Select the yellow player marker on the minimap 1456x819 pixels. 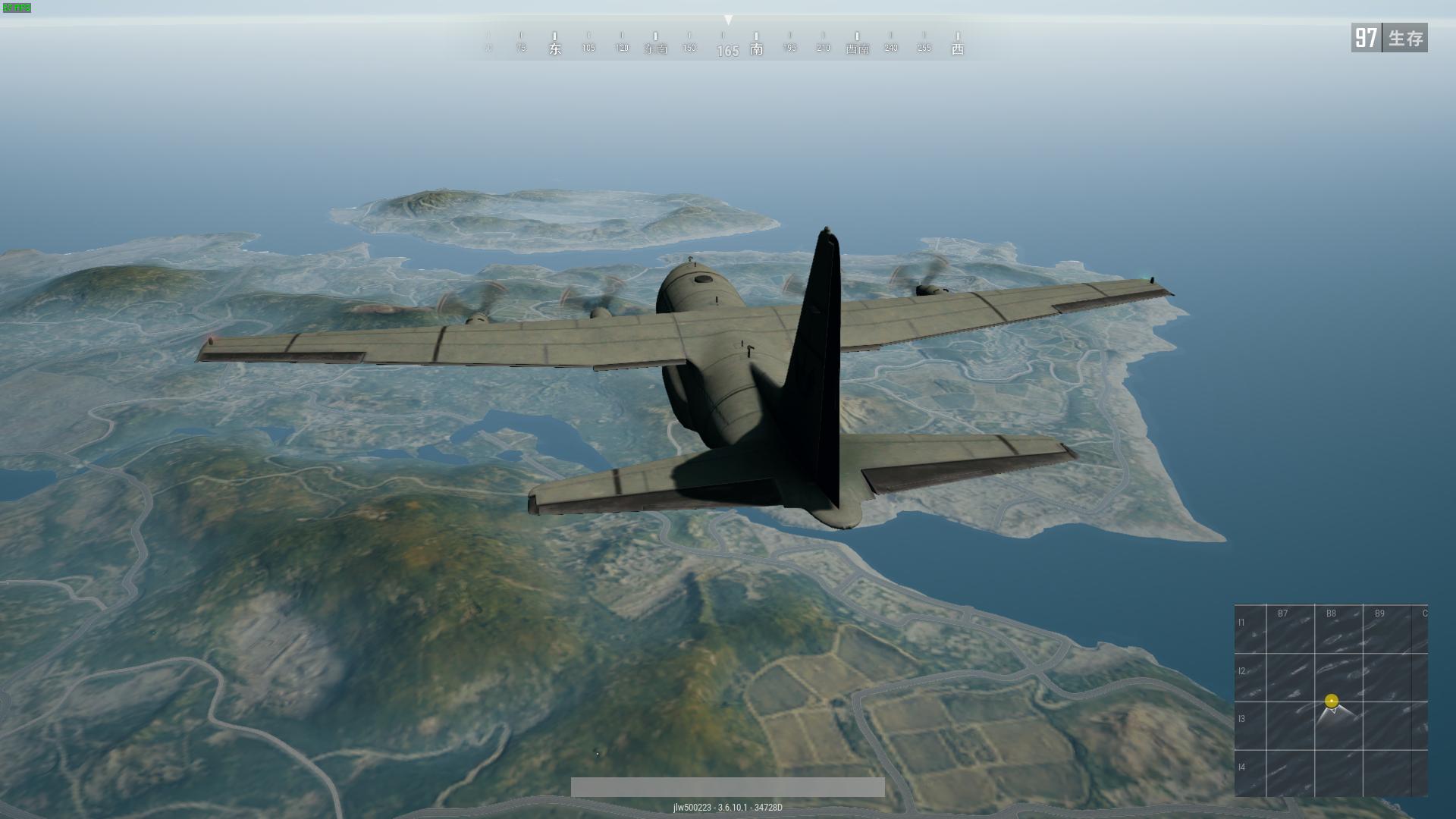1332,701
